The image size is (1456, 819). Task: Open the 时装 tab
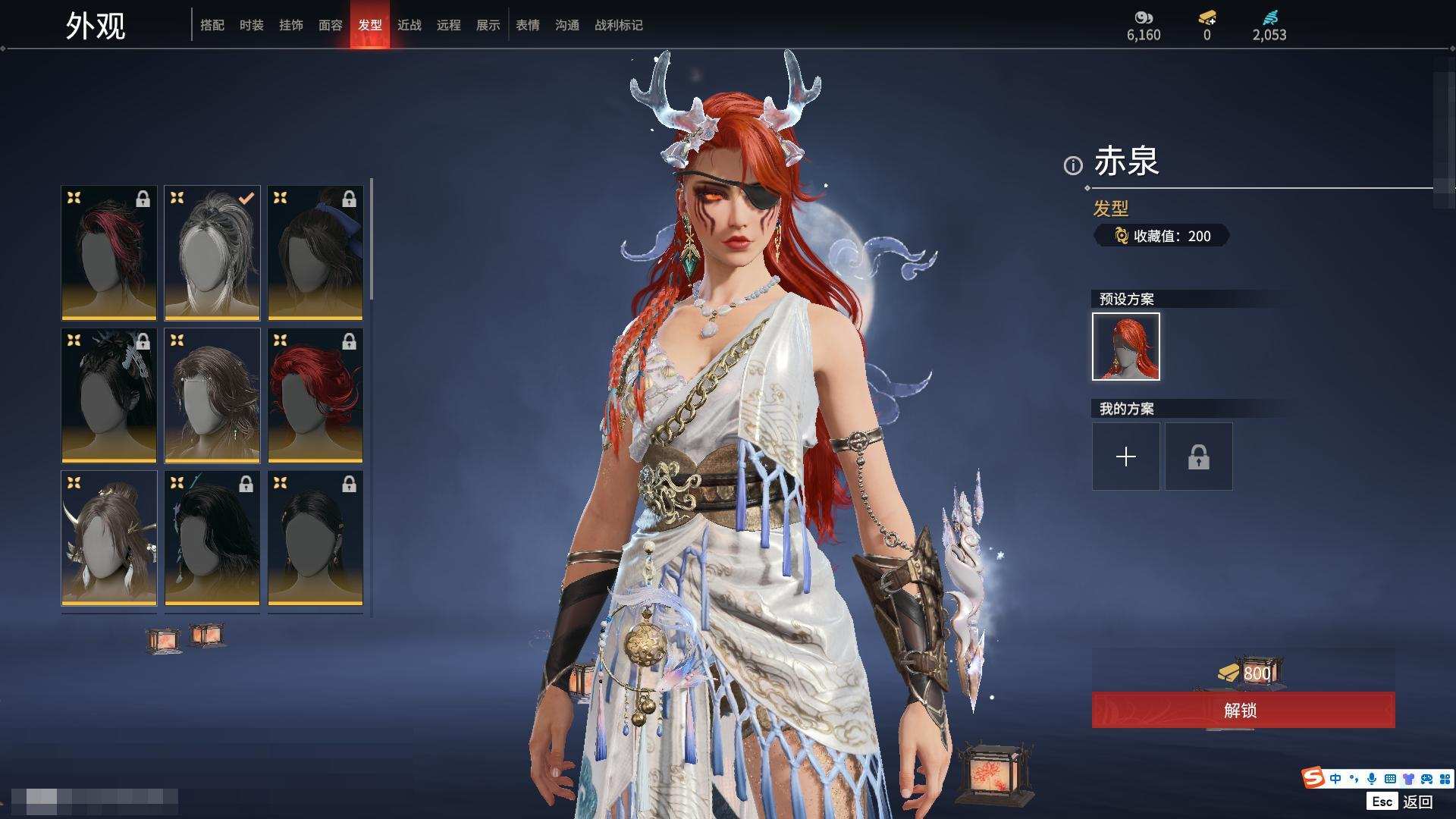251,25
